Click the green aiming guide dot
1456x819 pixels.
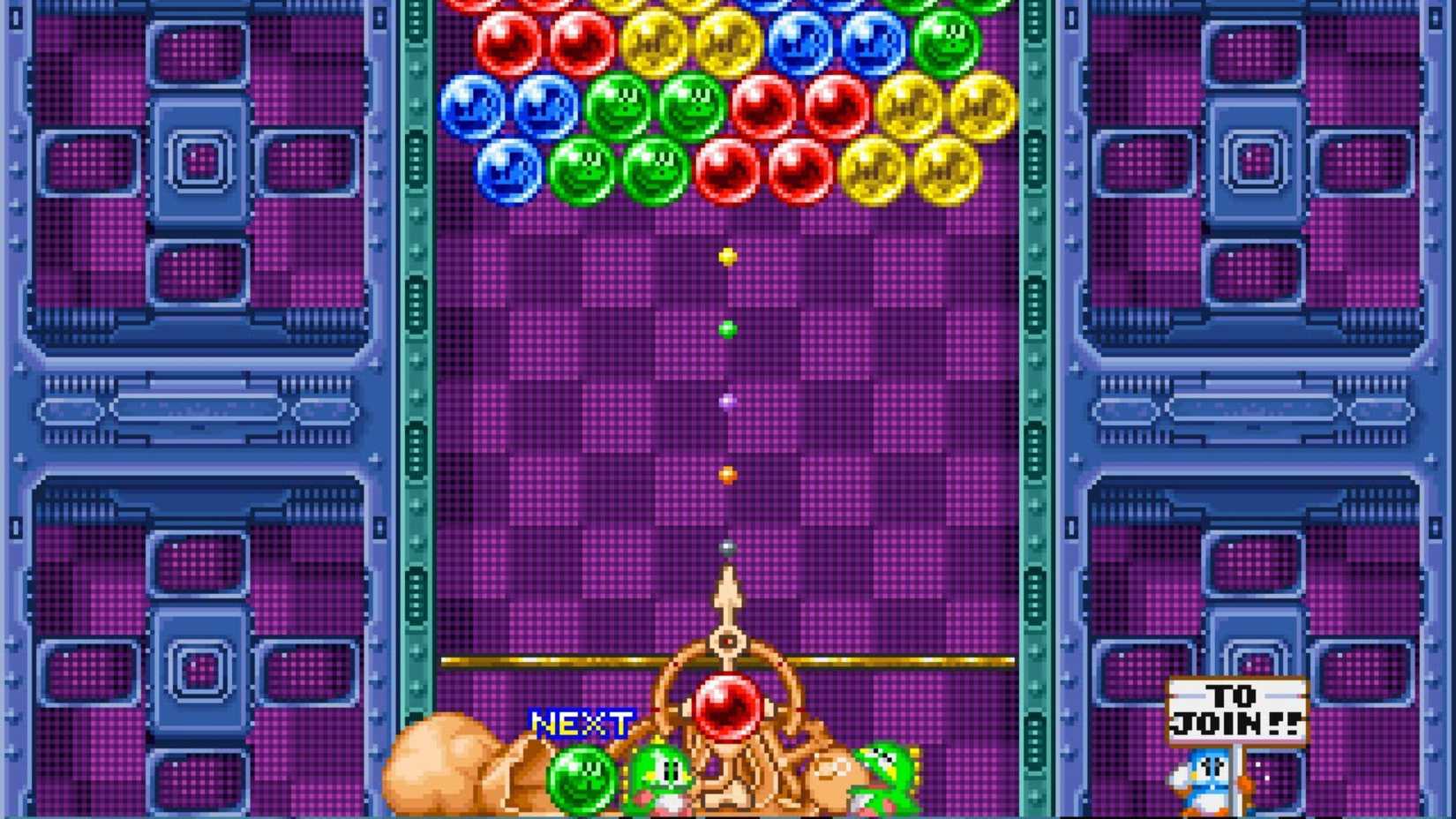point(727,330)
